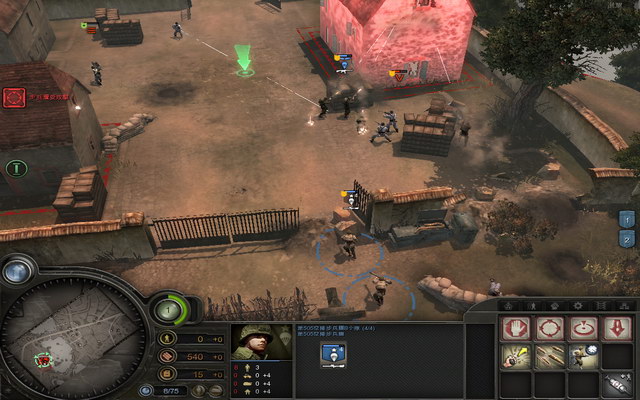Select the squad card in selection panel

pos(333,353)
